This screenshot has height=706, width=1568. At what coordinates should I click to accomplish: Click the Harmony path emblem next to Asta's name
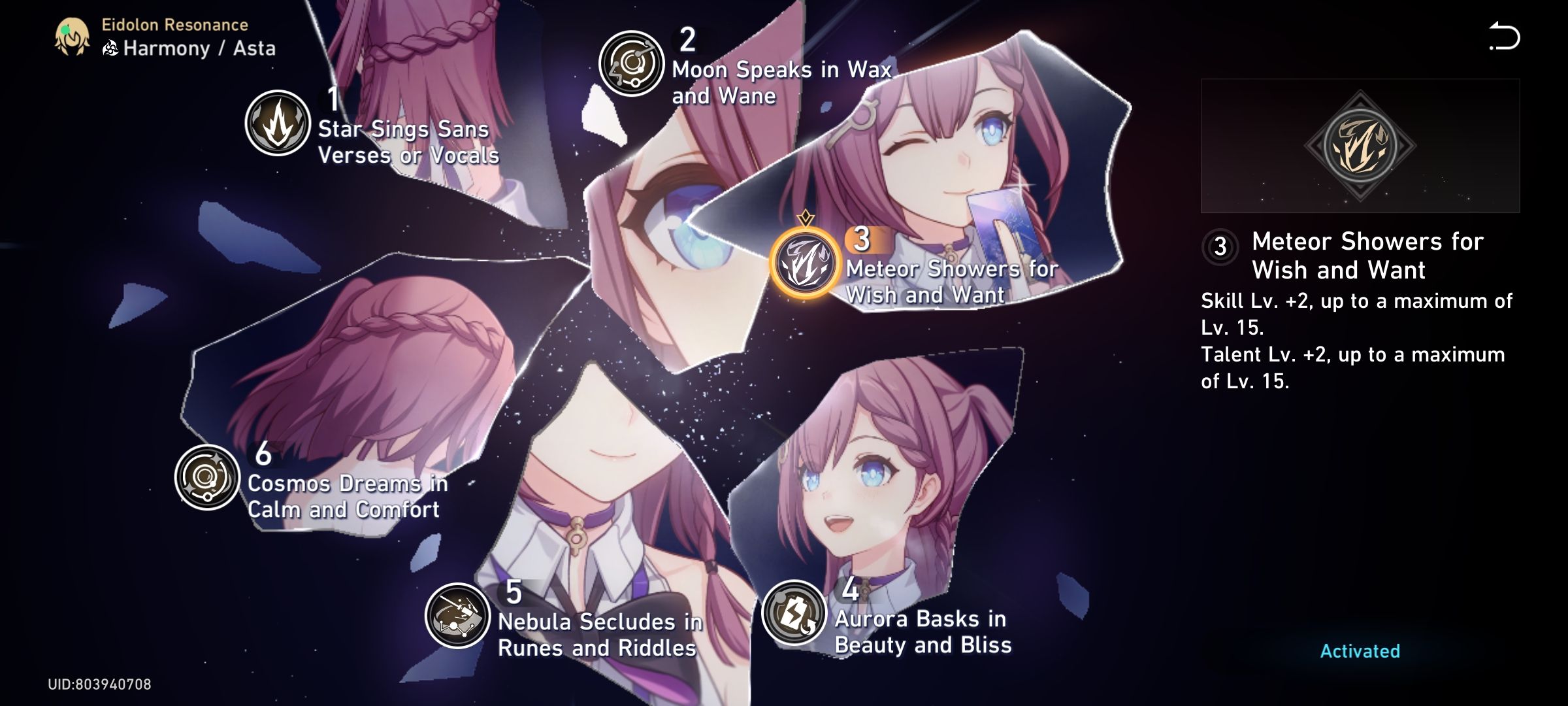point(110,46)
